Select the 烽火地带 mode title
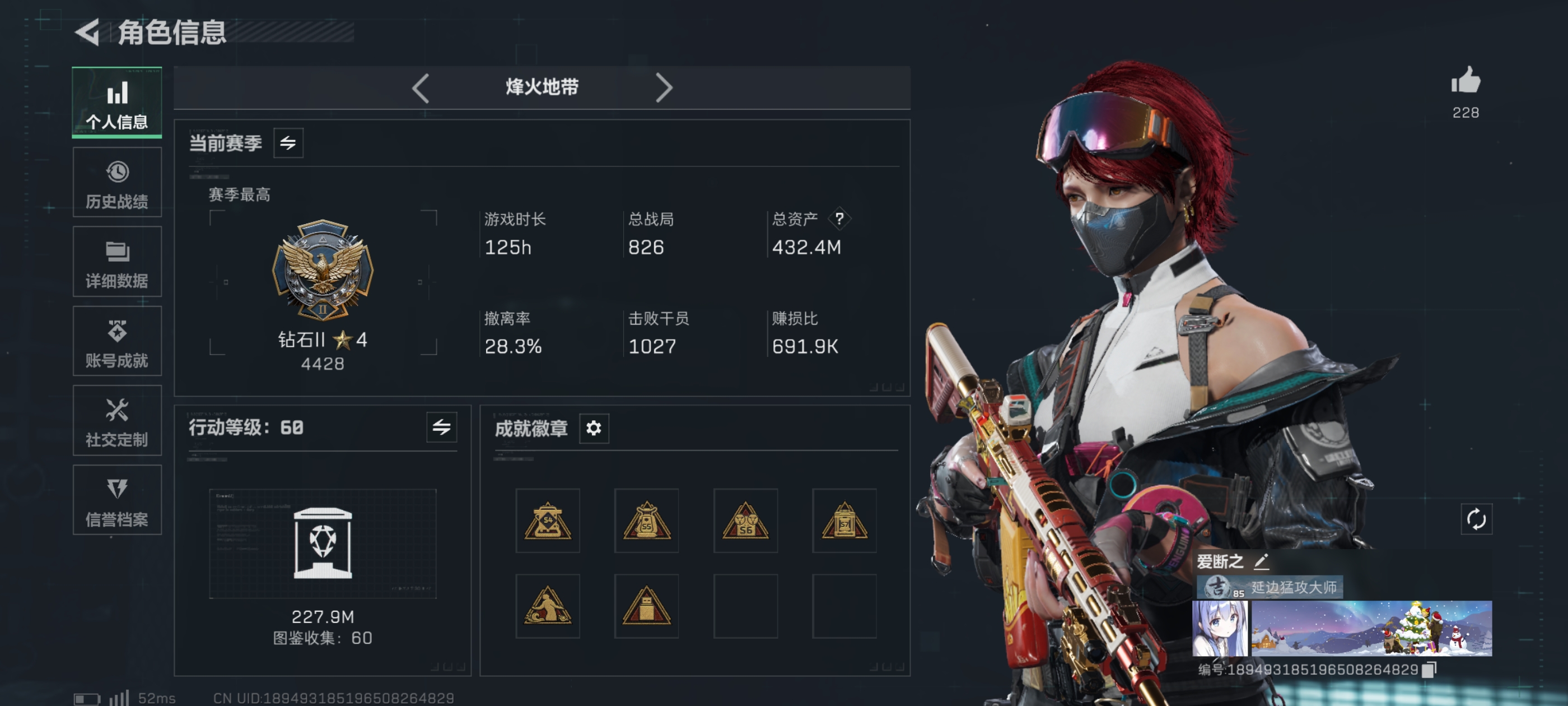The height and width of the screenshot is (706, 1568). [x=540, y=88]
